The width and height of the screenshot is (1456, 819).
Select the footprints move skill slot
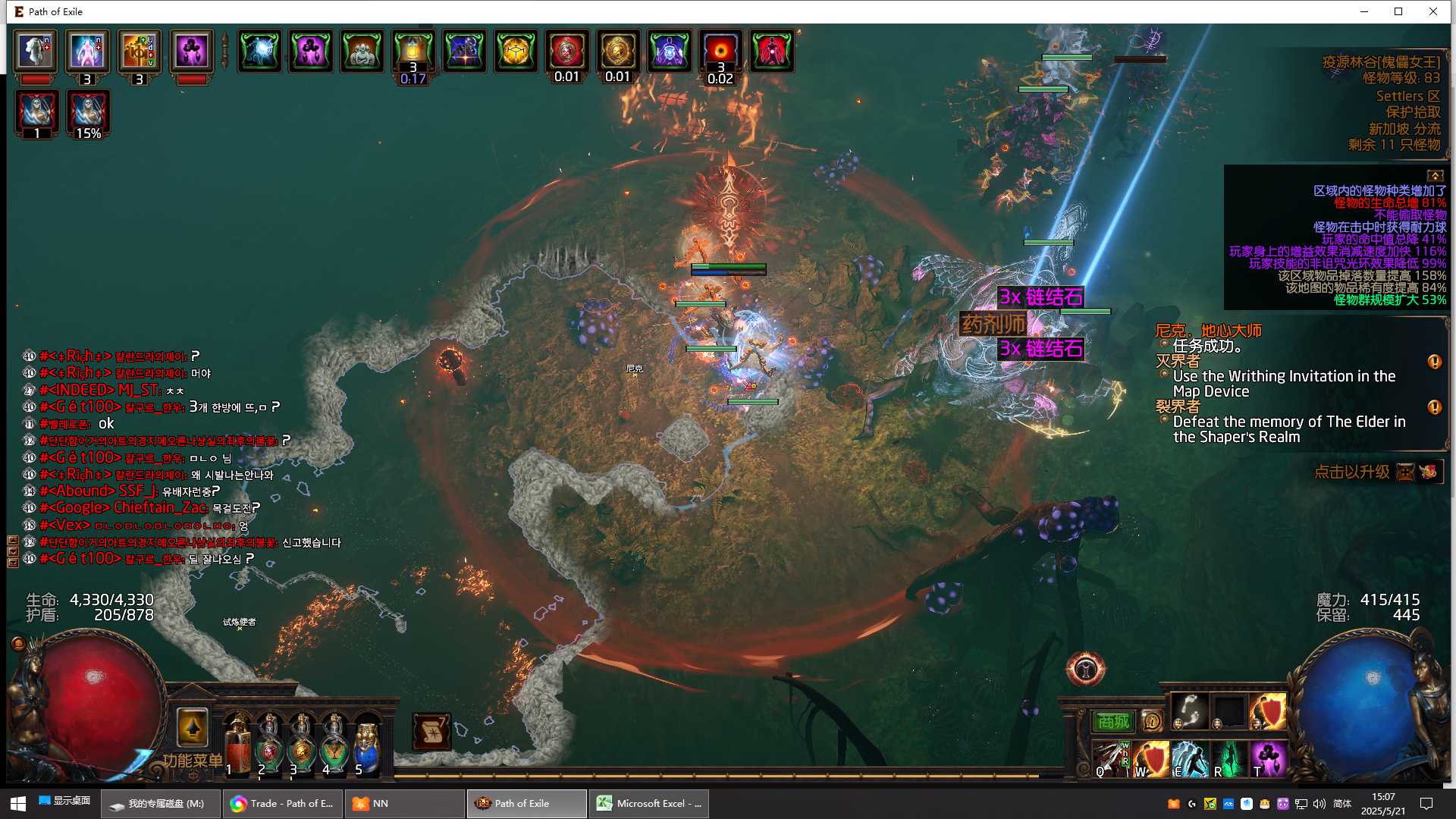1190,711
